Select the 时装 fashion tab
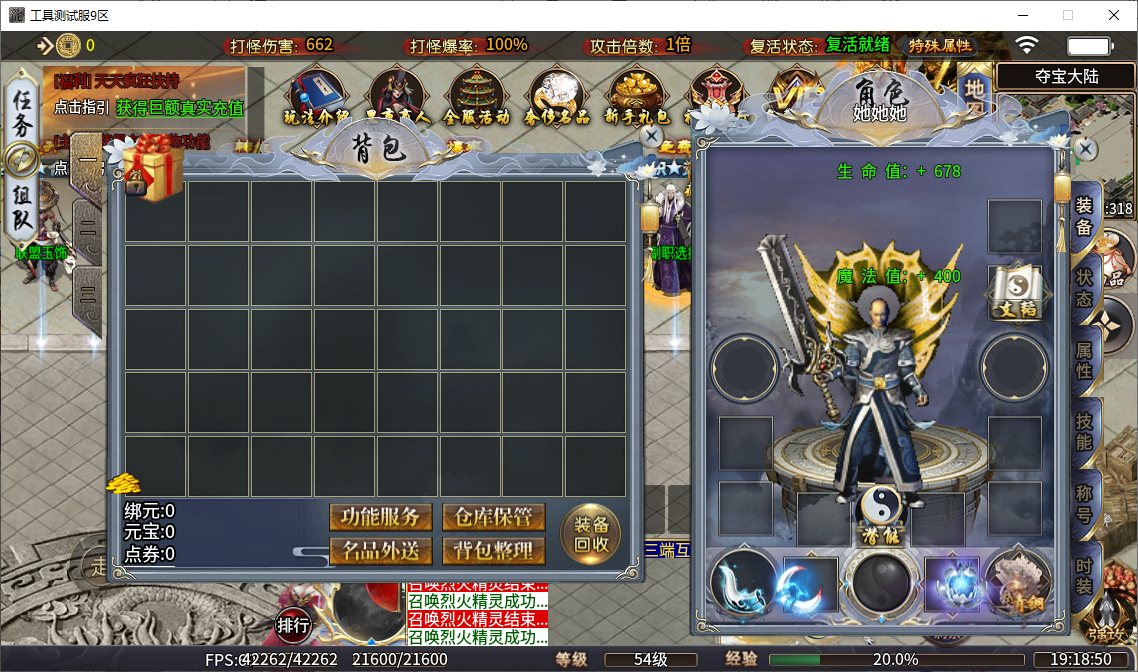This screenshot has width=1138, height=672. [x=1084, y=573]
